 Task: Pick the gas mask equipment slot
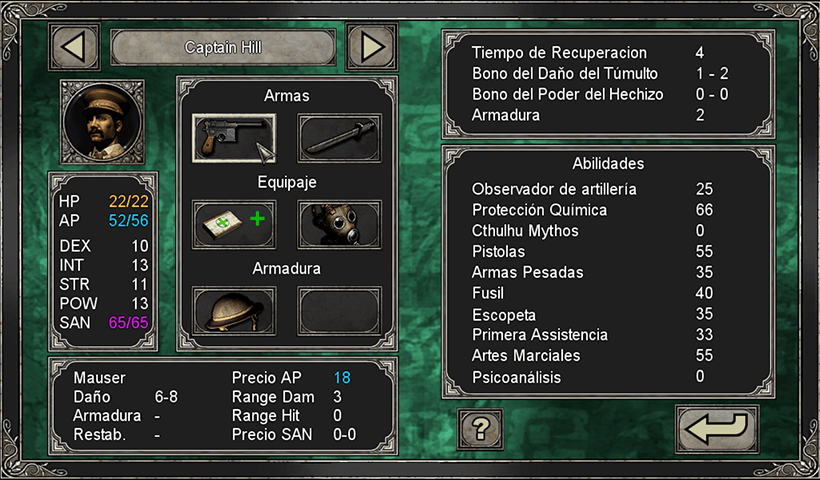(339, 223)
